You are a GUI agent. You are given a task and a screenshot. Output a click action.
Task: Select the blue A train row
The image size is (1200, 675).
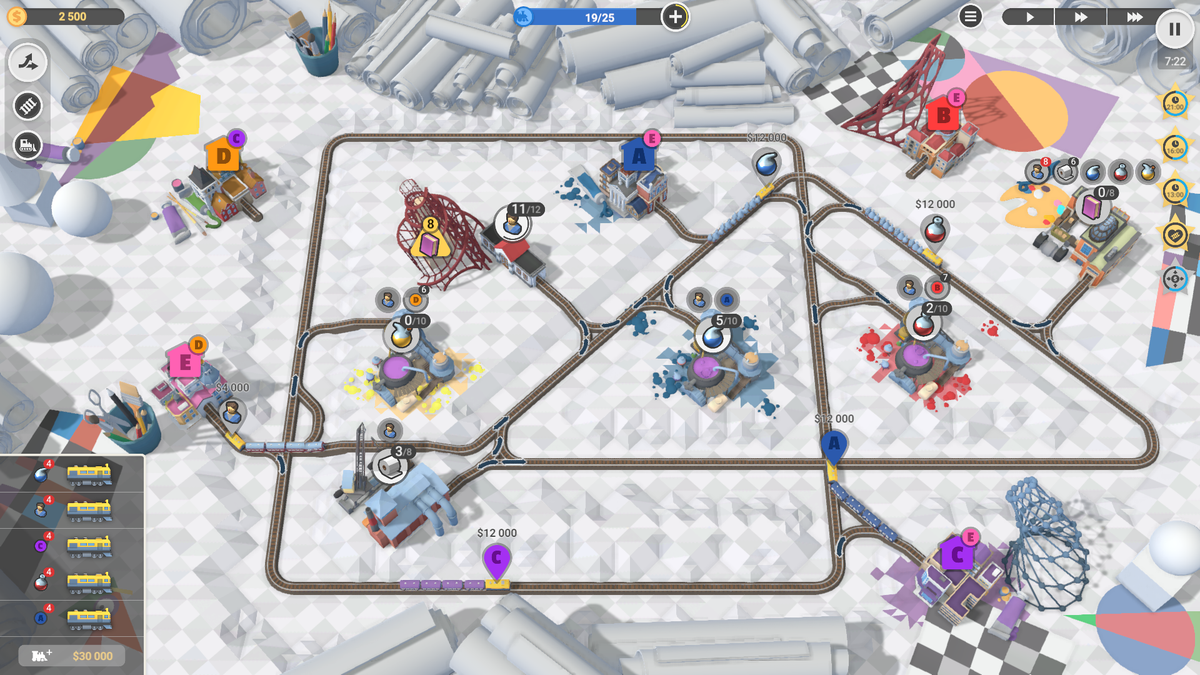pyautogui.click(x=72, y=618)
